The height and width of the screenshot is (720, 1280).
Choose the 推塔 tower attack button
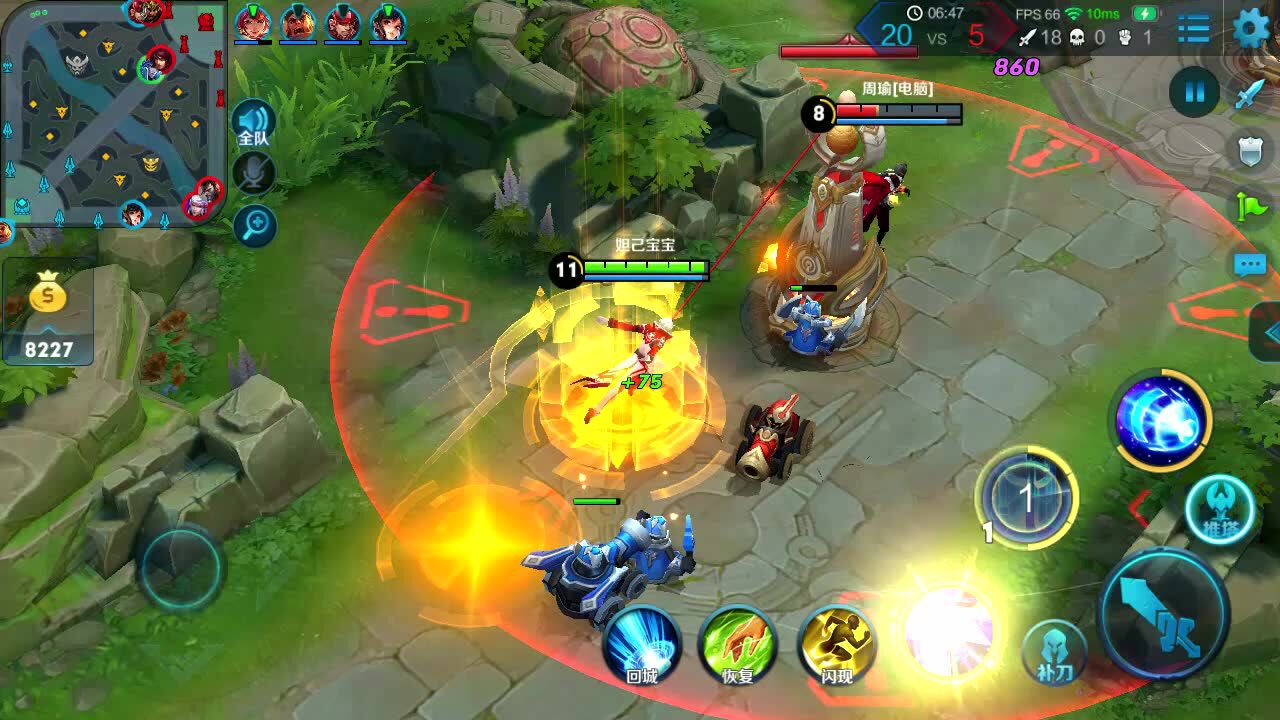1219,510
